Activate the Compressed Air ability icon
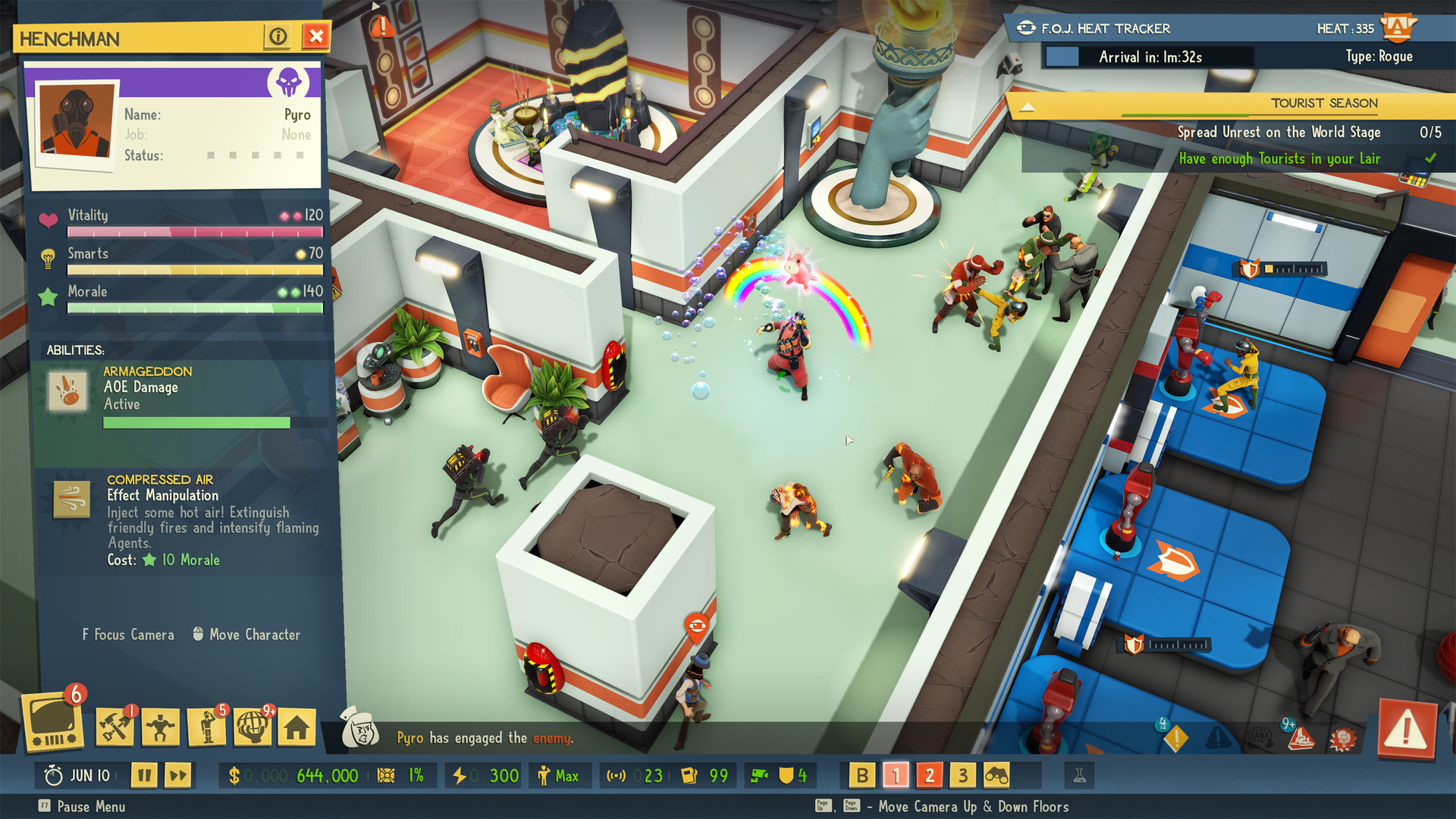Viewport: 1456px width, 819px height. 72,500
